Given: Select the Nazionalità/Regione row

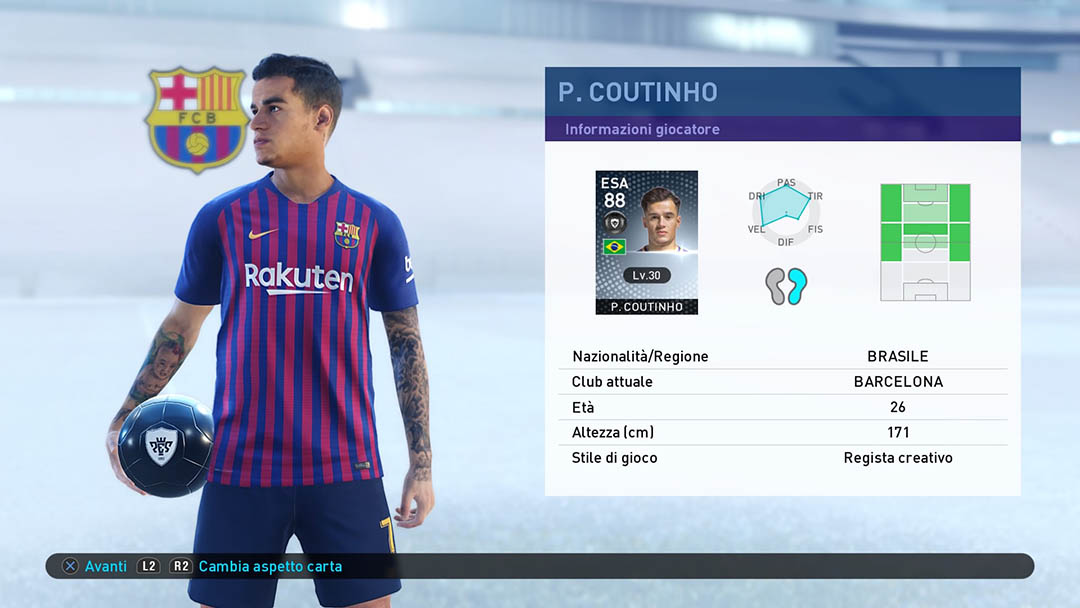Looking at the screenshot, I should [x=782, y=356].
